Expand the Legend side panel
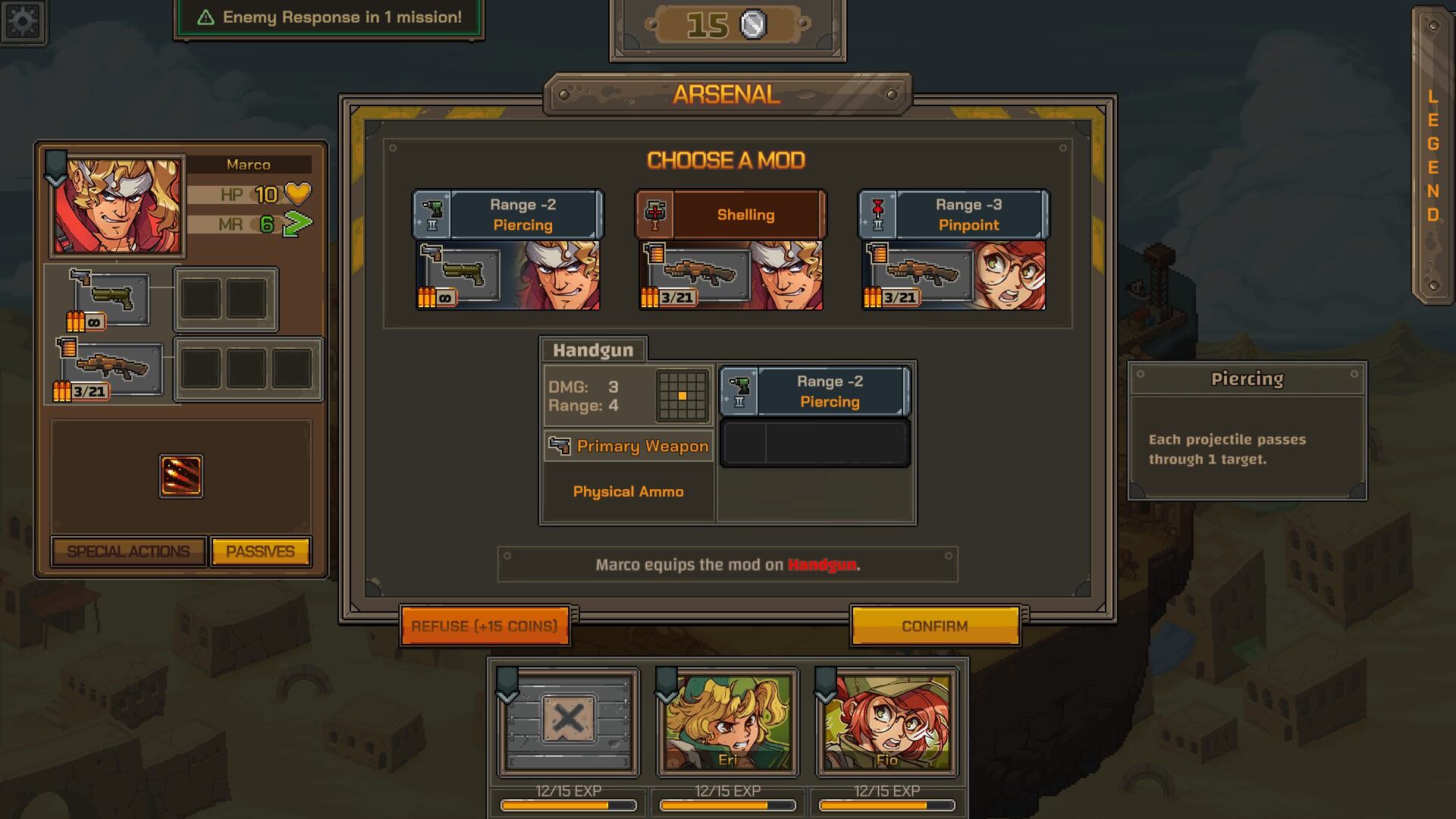The height and width of the screenshot is (819, 1456). point(1432,155)
